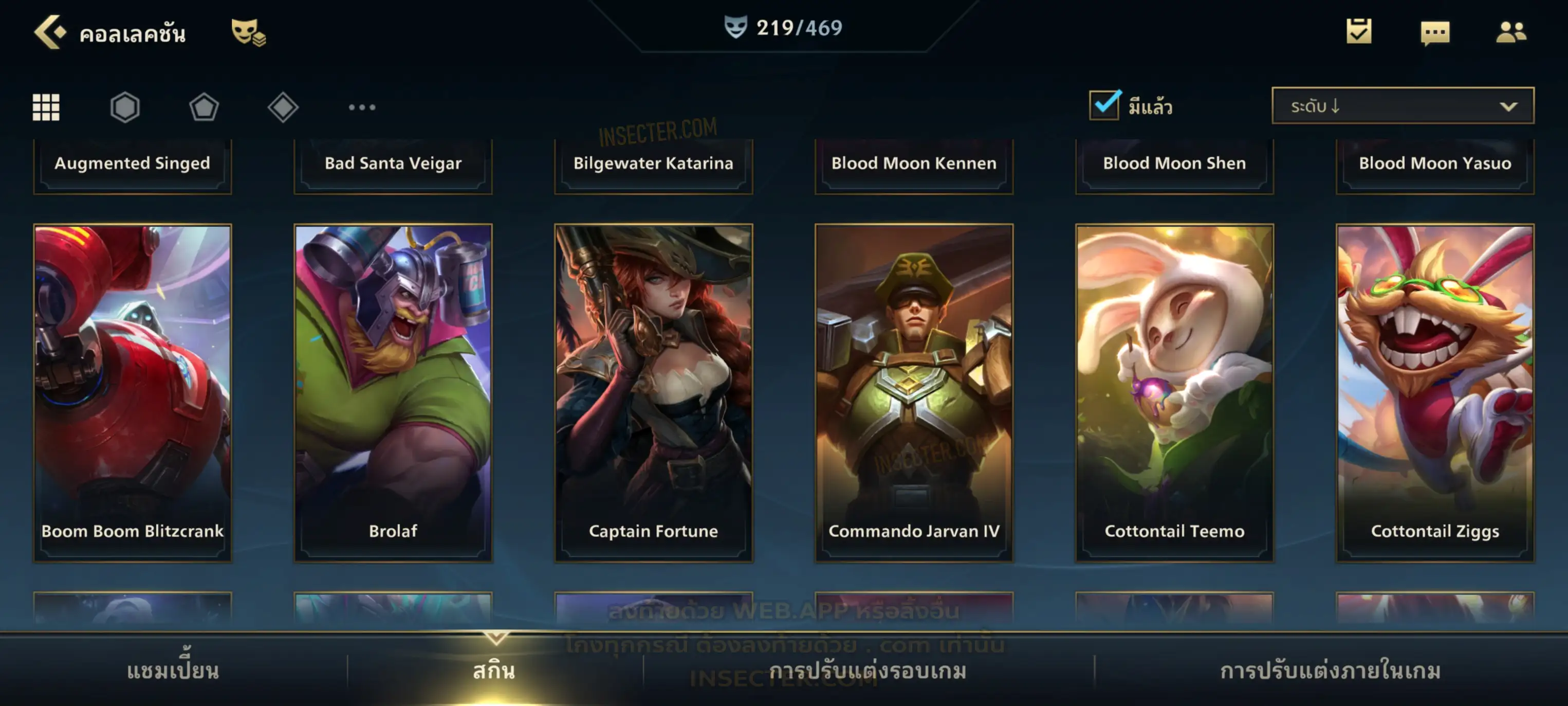Screen dimensions: 1568x706
Task: Switch to the แชมเปี้ยน champions tab
Action: pyautogui.click(x=173, y=671)
